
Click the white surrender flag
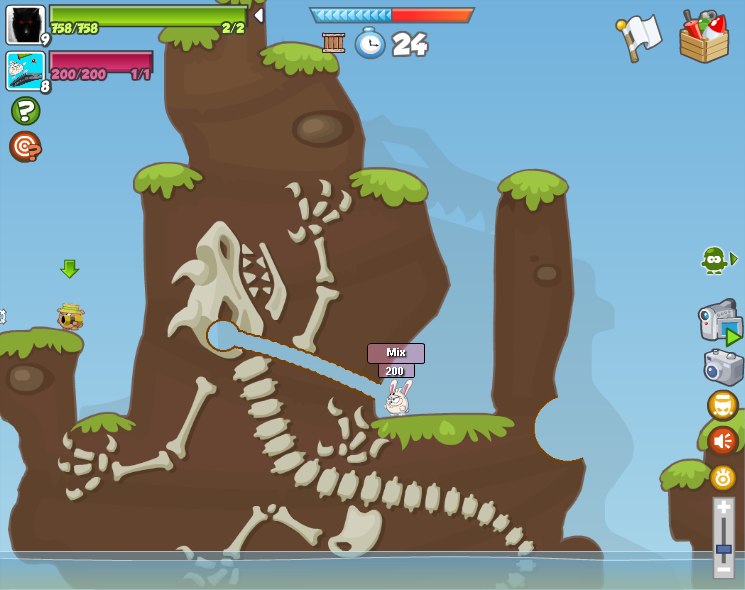[x=640, y=37]
